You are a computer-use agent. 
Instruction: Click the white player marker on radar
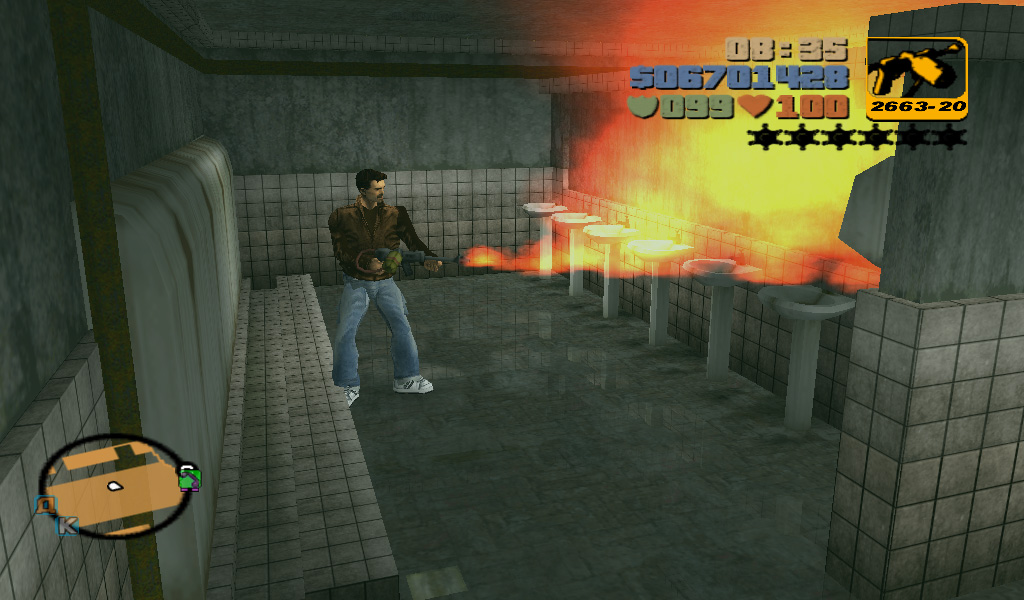coord(115,487)
